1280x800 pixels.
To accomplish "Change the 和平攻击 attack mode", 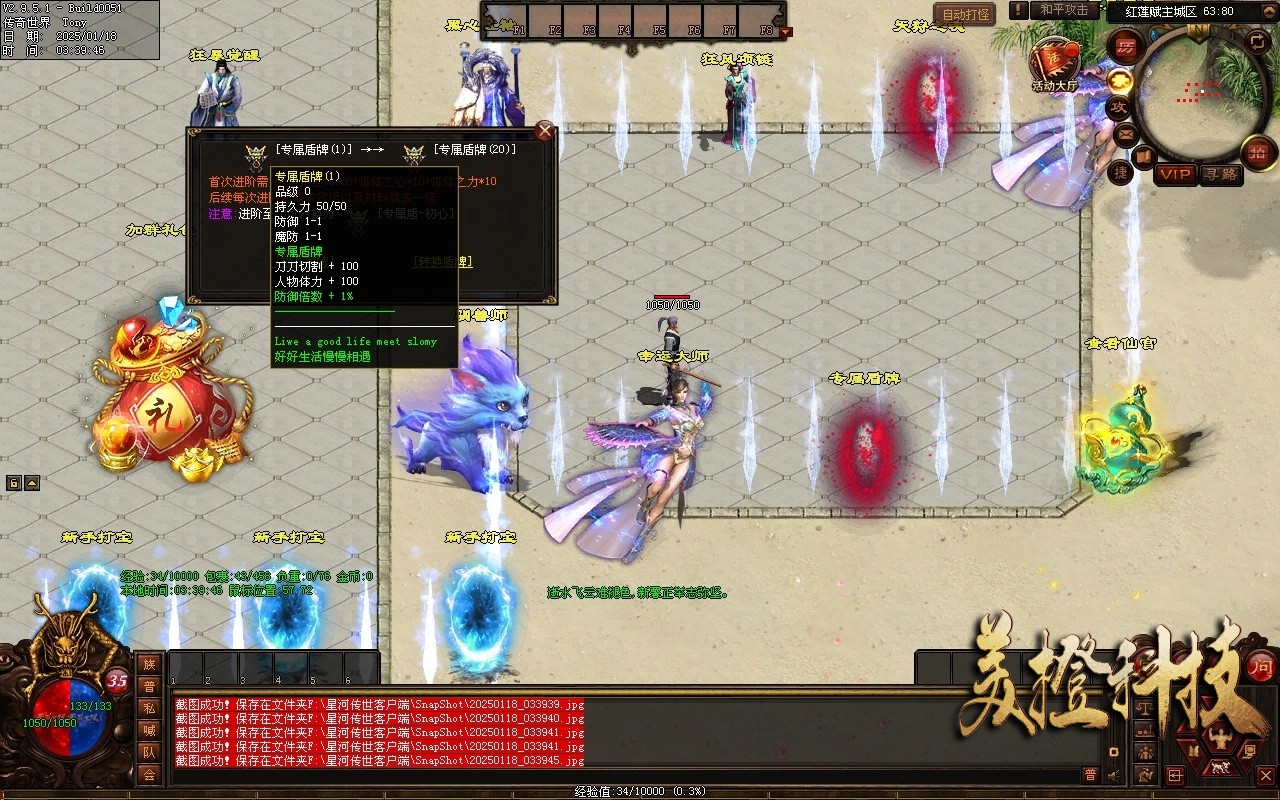I will click(1063, 10).
